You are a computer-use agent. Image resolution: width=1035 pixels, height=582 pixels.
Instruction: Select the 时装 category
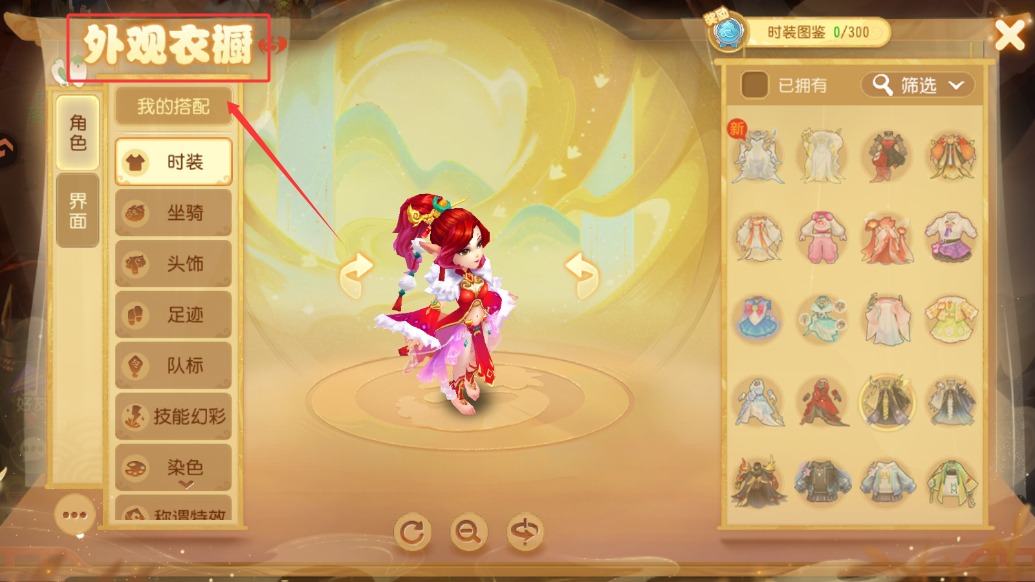point(173,162)
